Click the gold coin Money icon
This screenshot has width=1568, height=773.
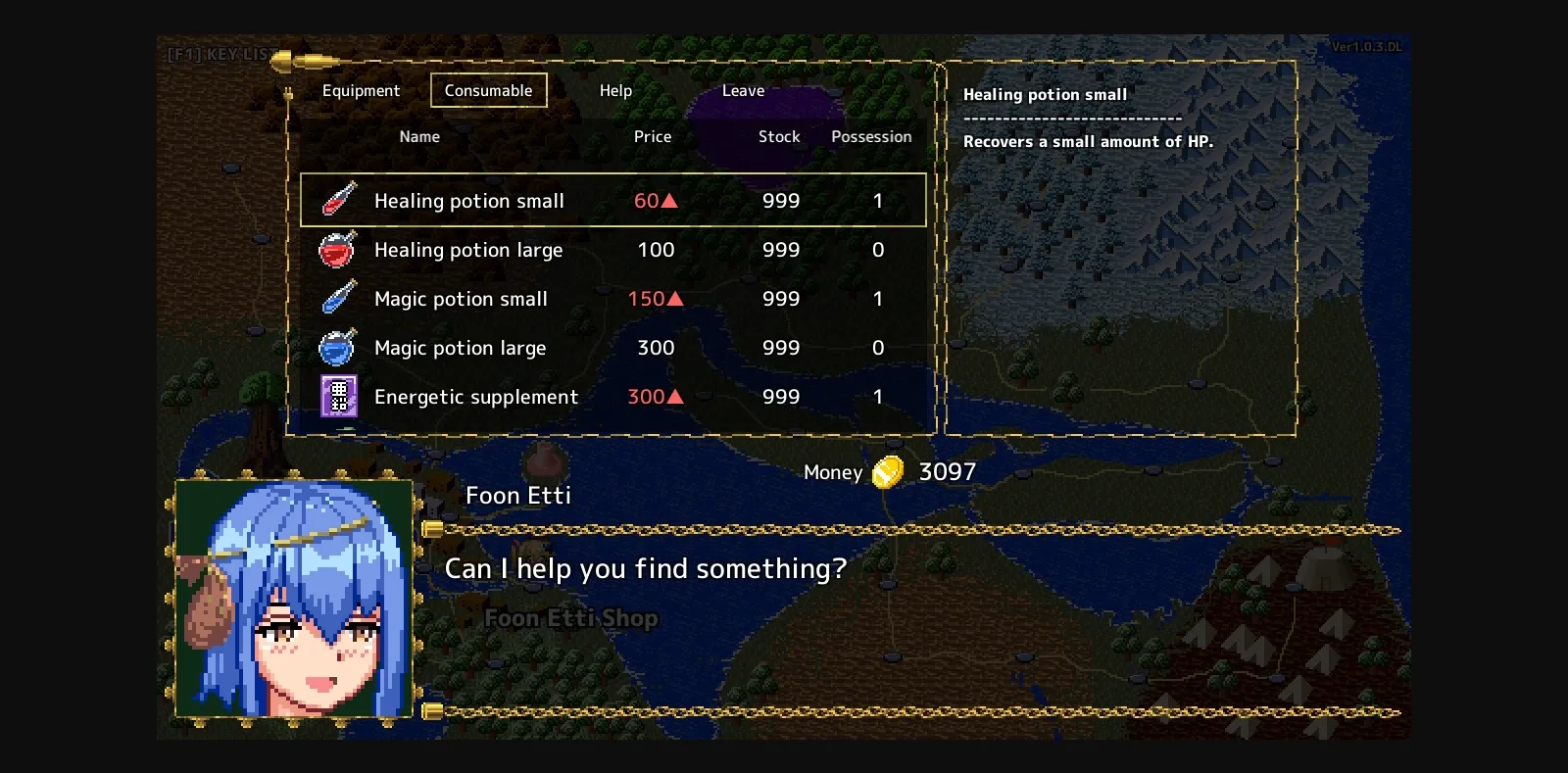tap(887, 471)
